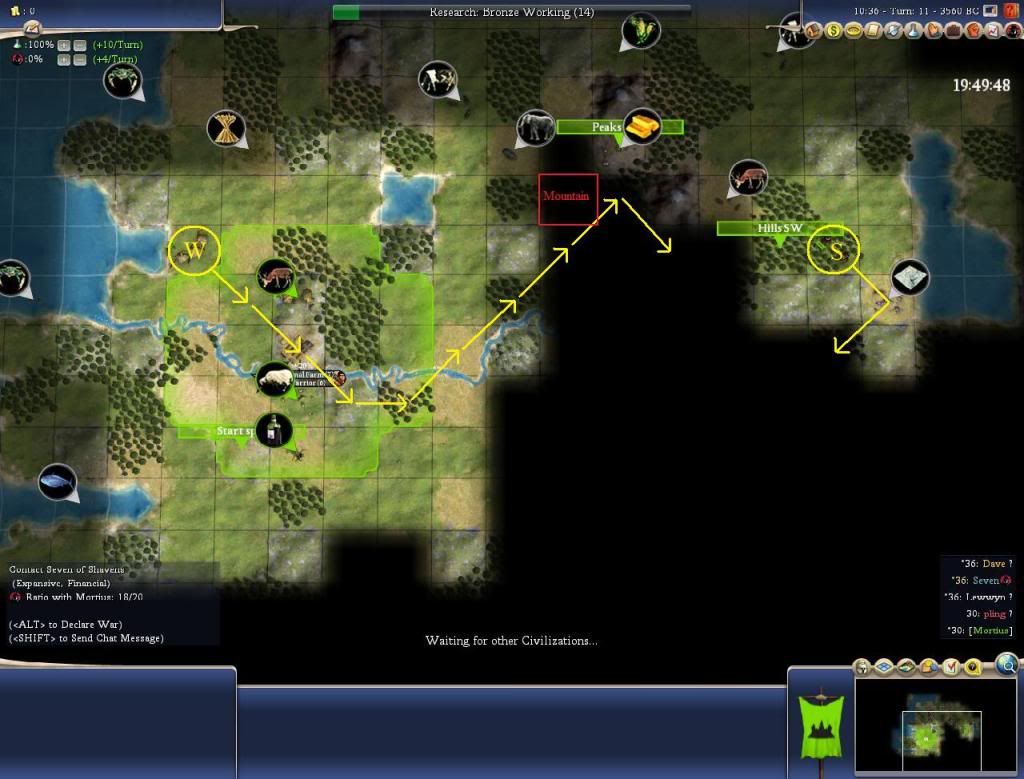The height and width of the screenshot is (779, 1024).
Task: Increase the research rate with plus button
Action: (x=64, y=45)
